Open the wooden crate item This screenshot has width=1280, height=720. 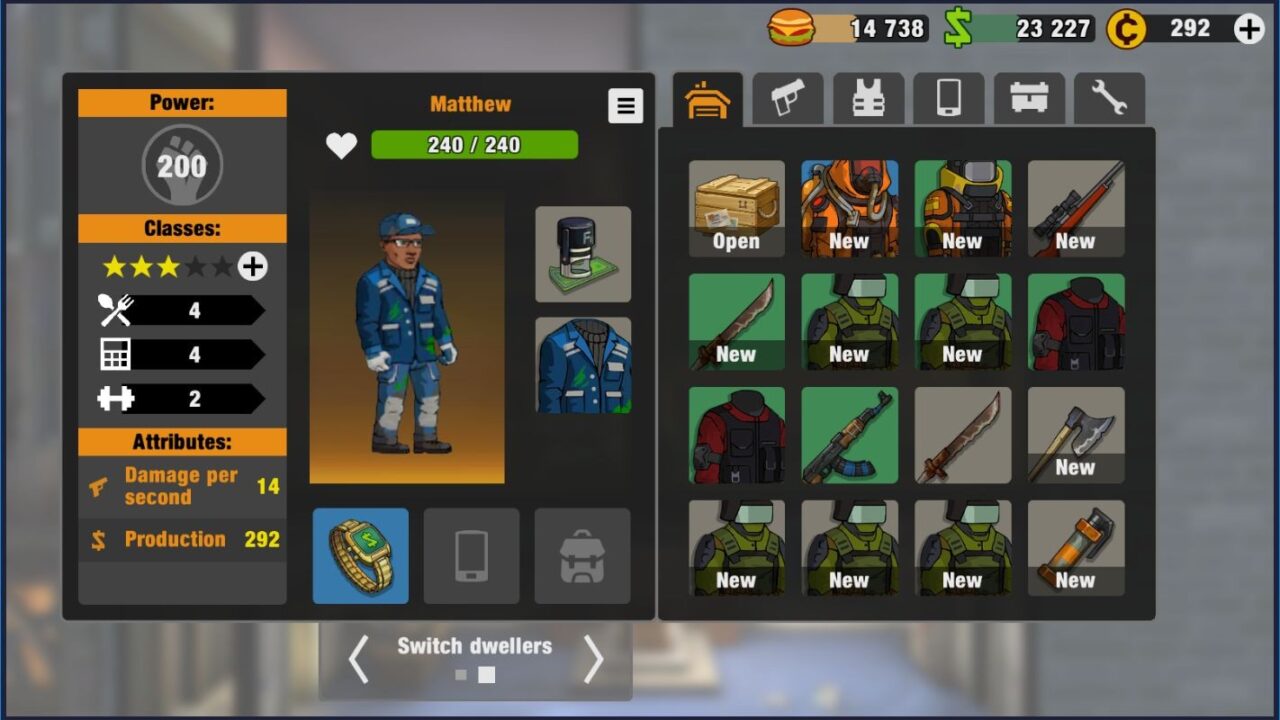(x=737, y=209)
